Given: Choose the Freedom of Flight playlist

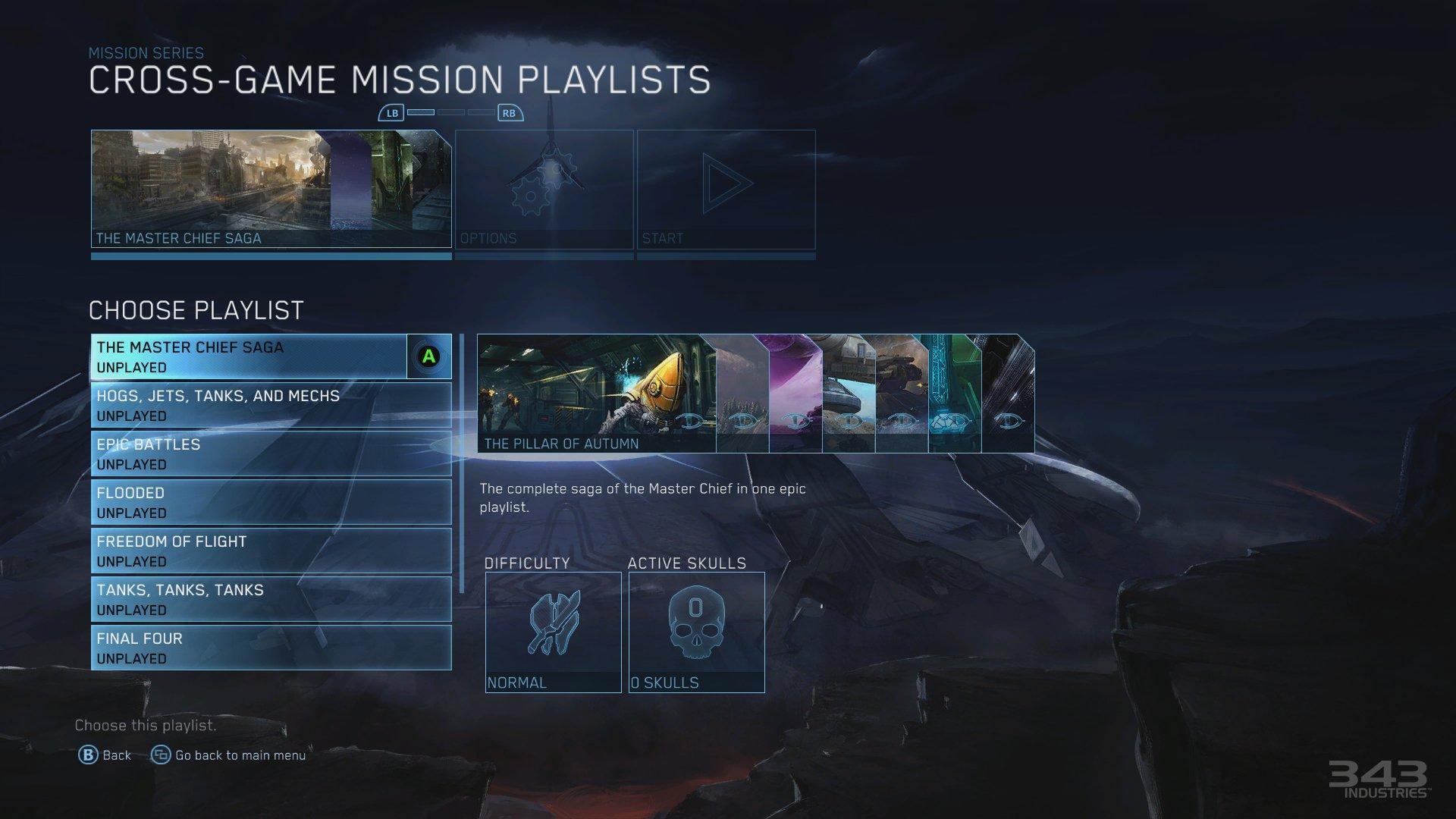Looking at the screenshot, I should [250, 551].
